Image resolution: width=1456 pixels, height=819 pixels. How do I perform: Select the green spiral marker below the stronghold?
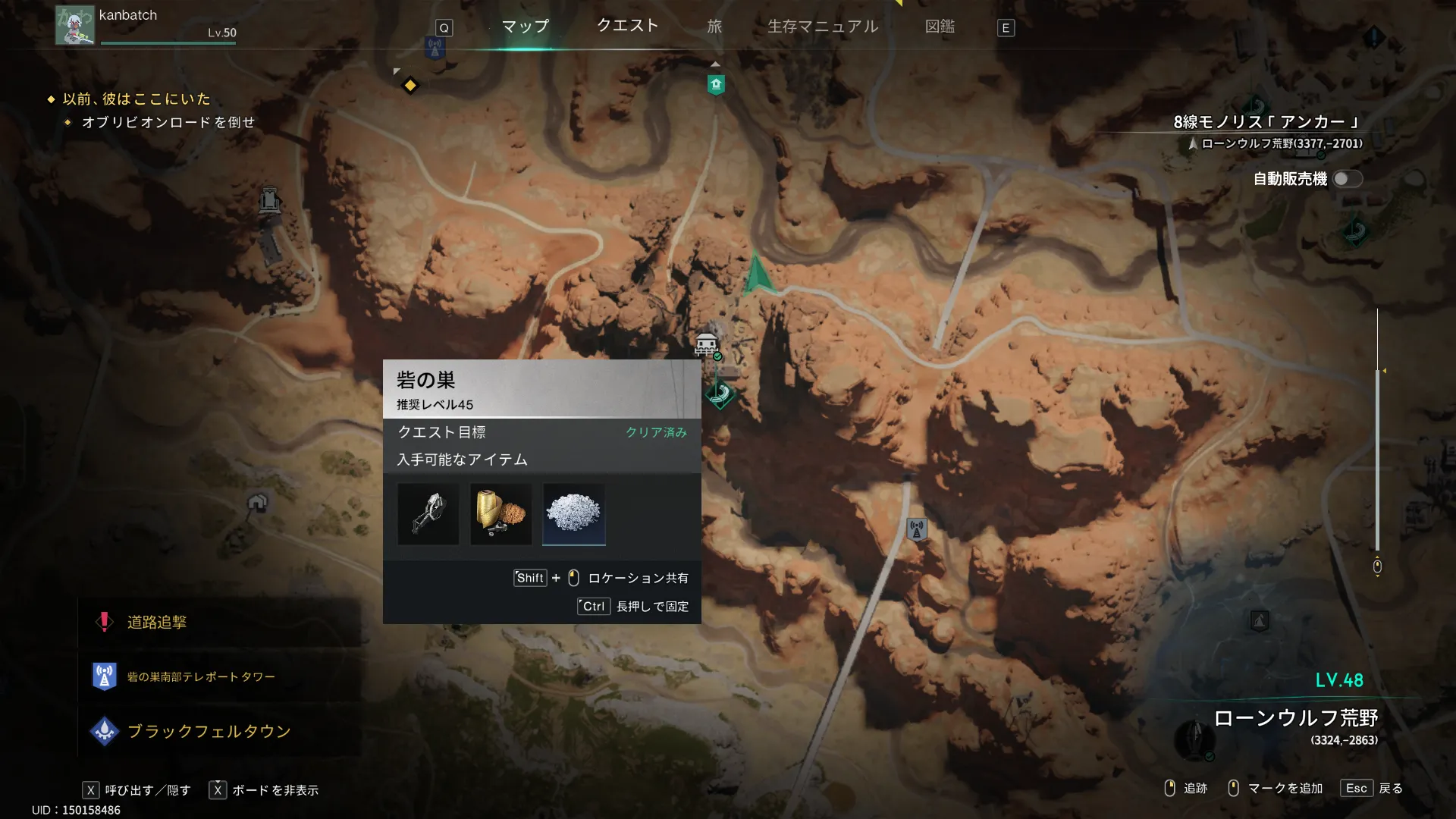tap(720, 393)
